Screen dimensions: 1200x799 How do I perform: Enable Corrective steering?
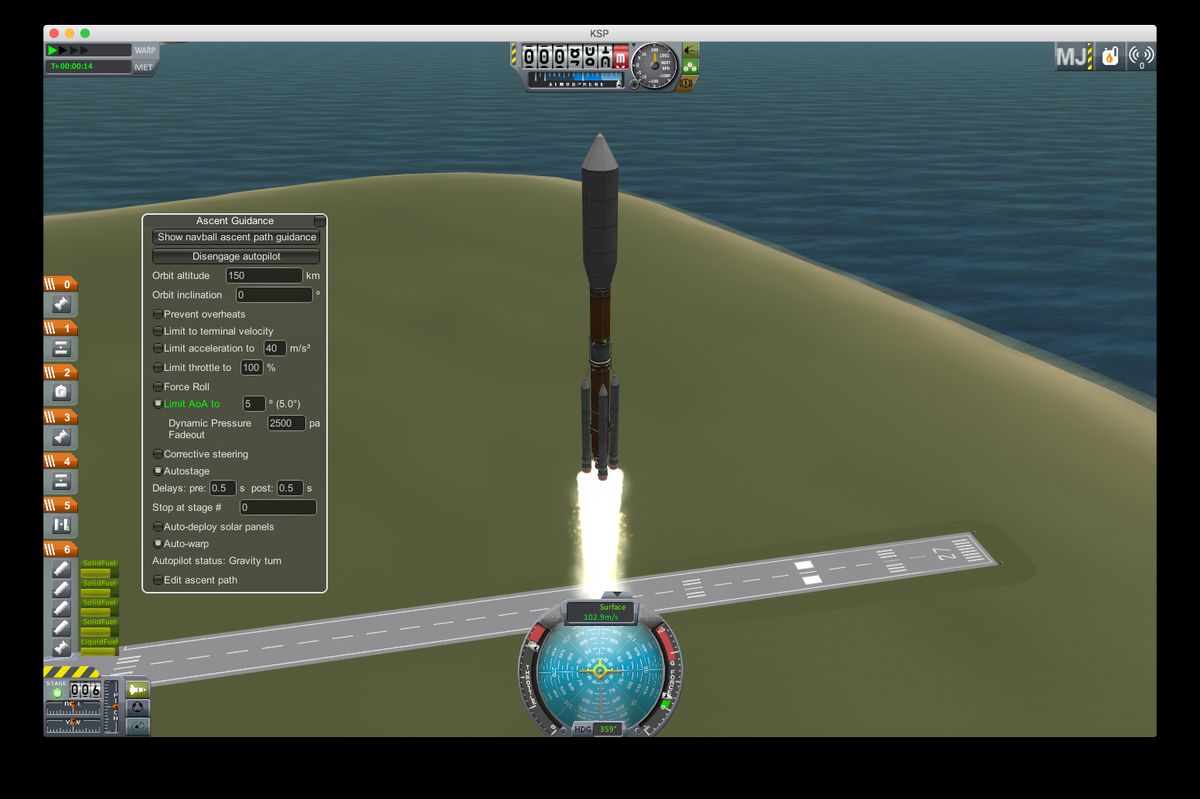tap(158, 454)
